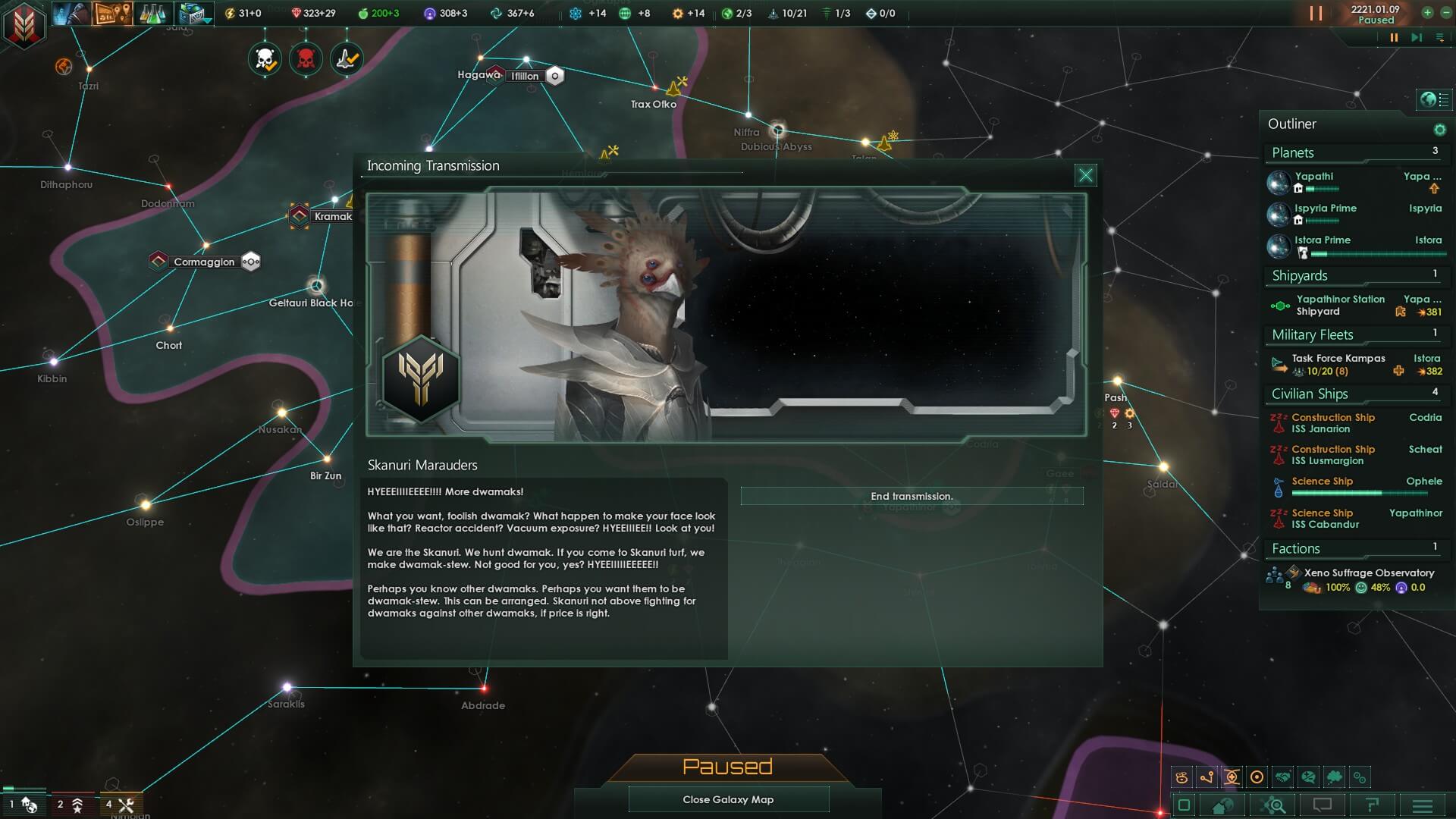Toggle the handshake diplomatic map mode
This screenshot has height=819, width=1456.
(1282, 777)
